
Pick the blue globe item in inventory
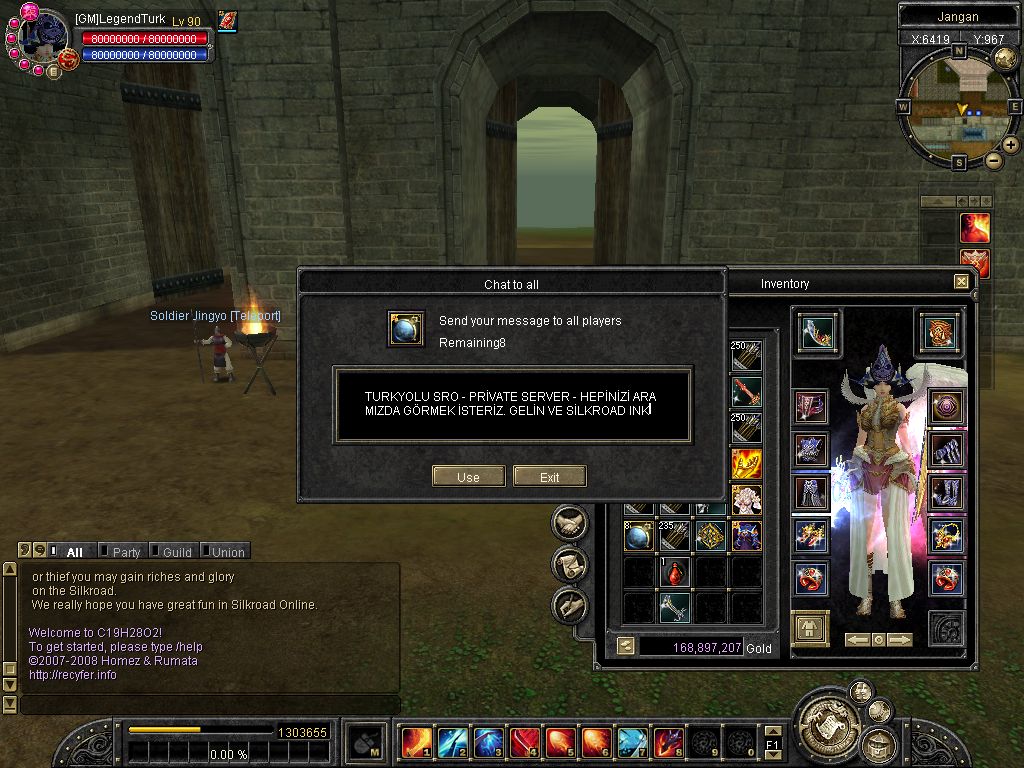(639, 537)
